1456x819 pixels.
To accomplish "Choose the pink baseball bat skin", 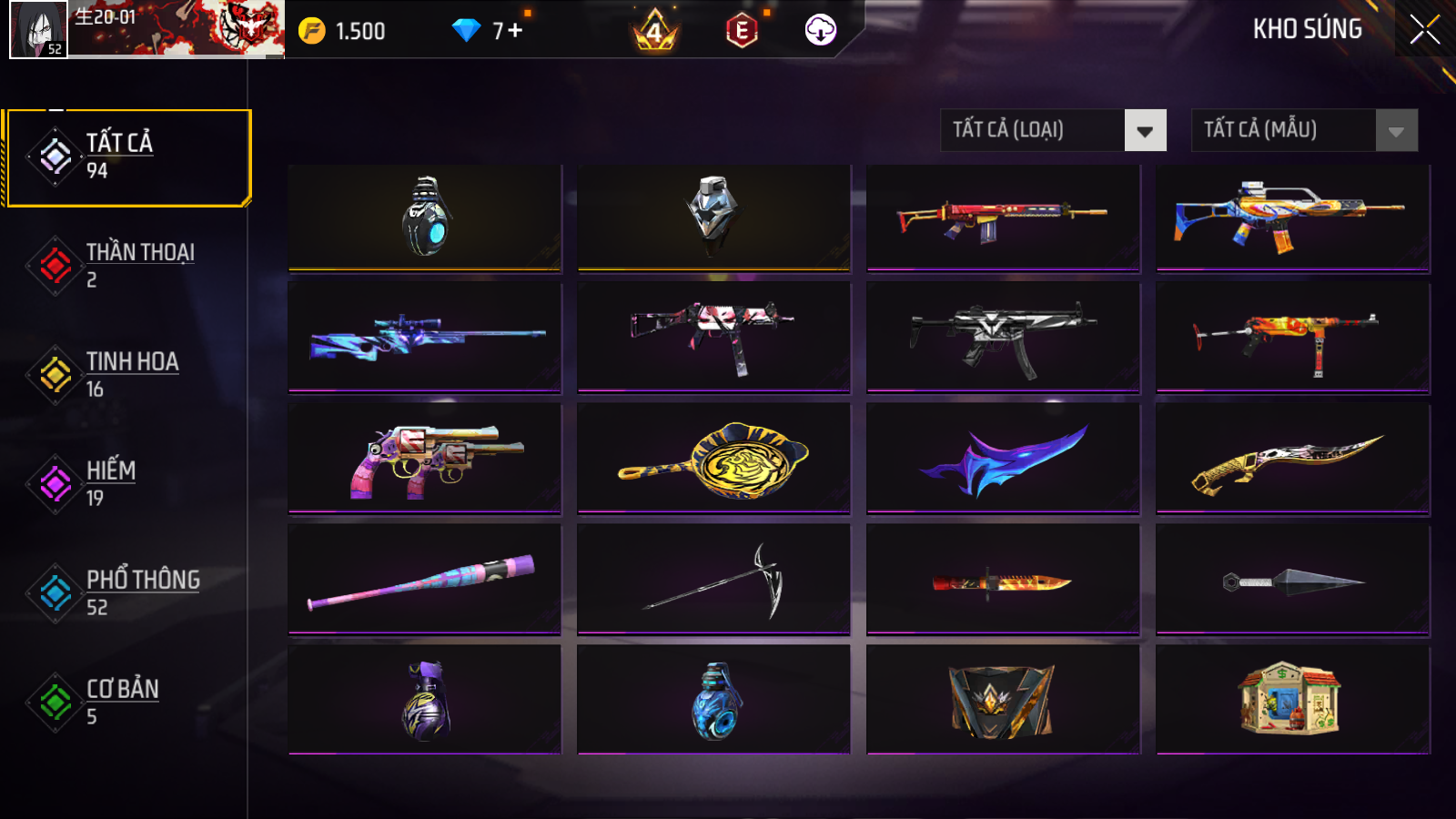I will click(425, 579).
